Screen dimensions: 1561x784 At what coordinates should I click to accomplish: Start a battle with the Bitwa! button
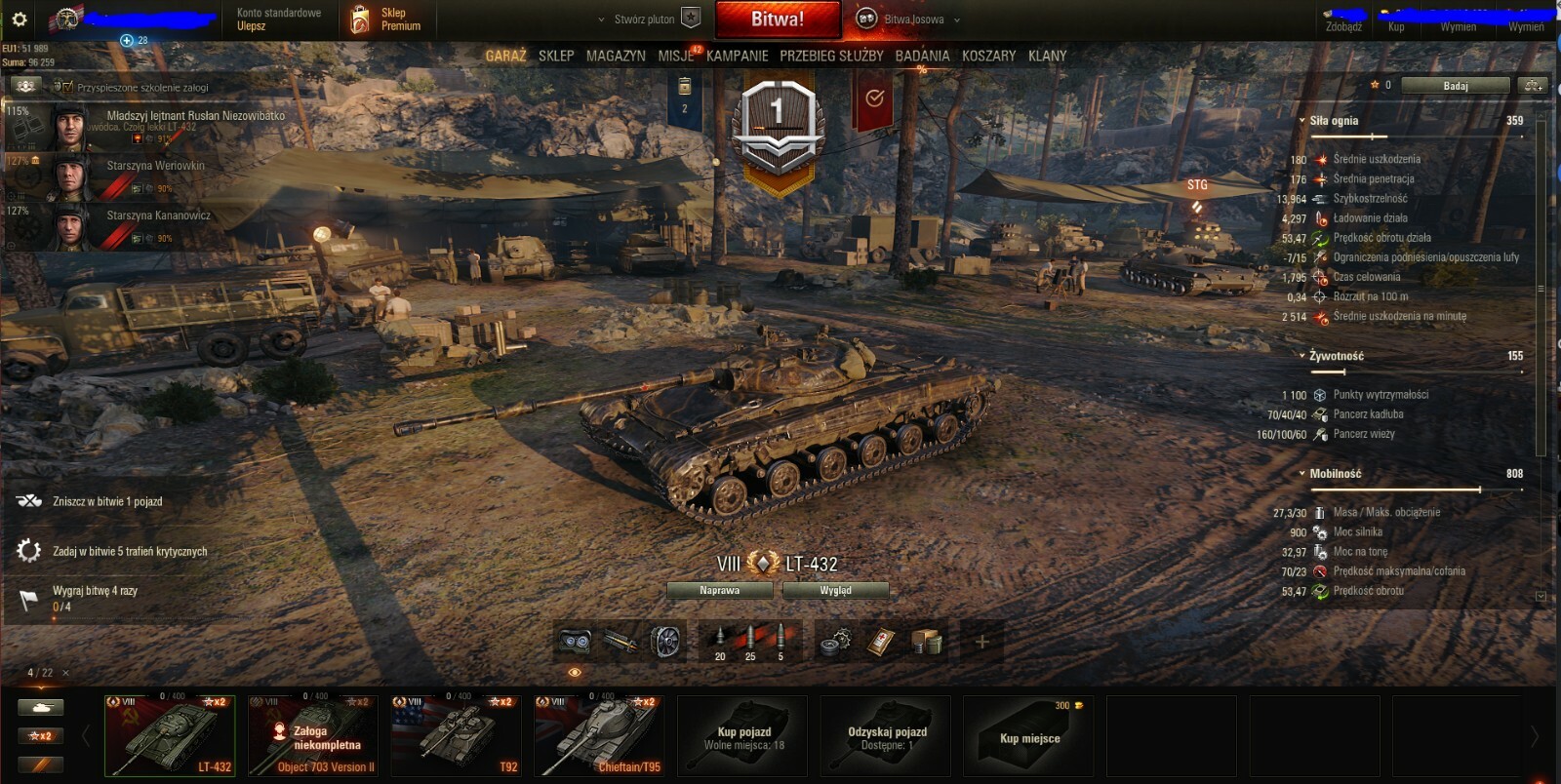click(778, 19)
